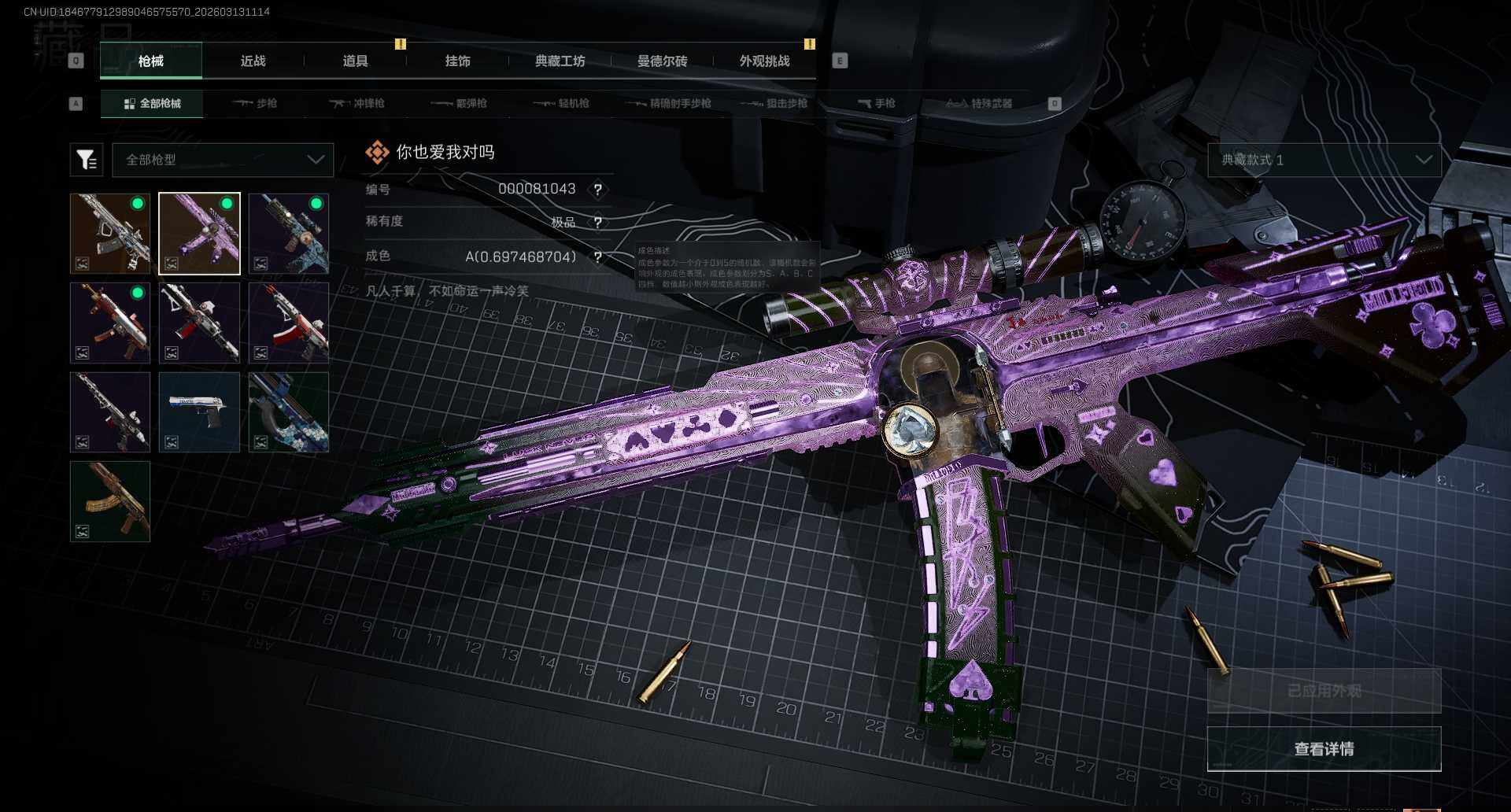Show help for the 成色 wear value
This screenshot has width=1511, height=812.
click(x=598, y=257)
